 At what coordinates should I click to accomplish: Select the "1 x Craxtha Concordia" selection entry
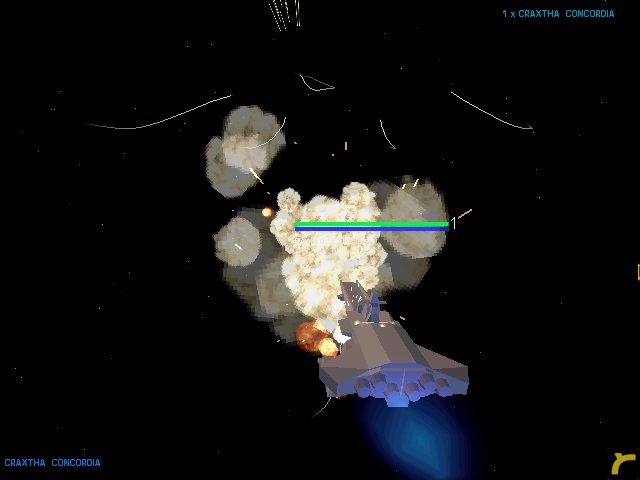(558, 14)
